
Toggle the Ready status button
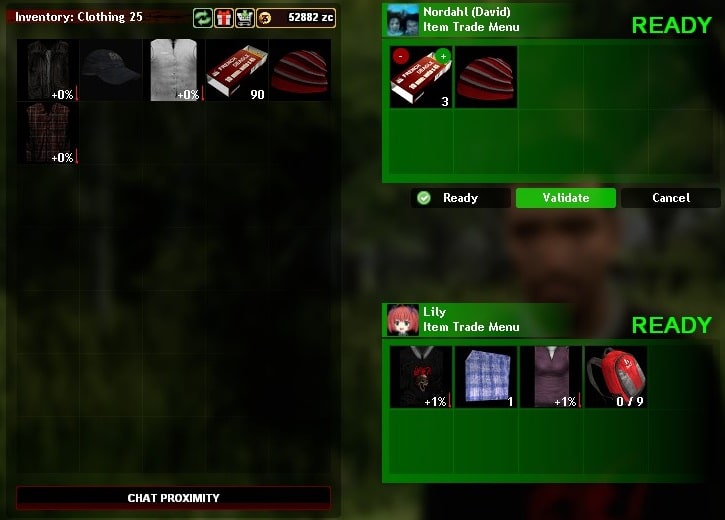tap(461, 198)
